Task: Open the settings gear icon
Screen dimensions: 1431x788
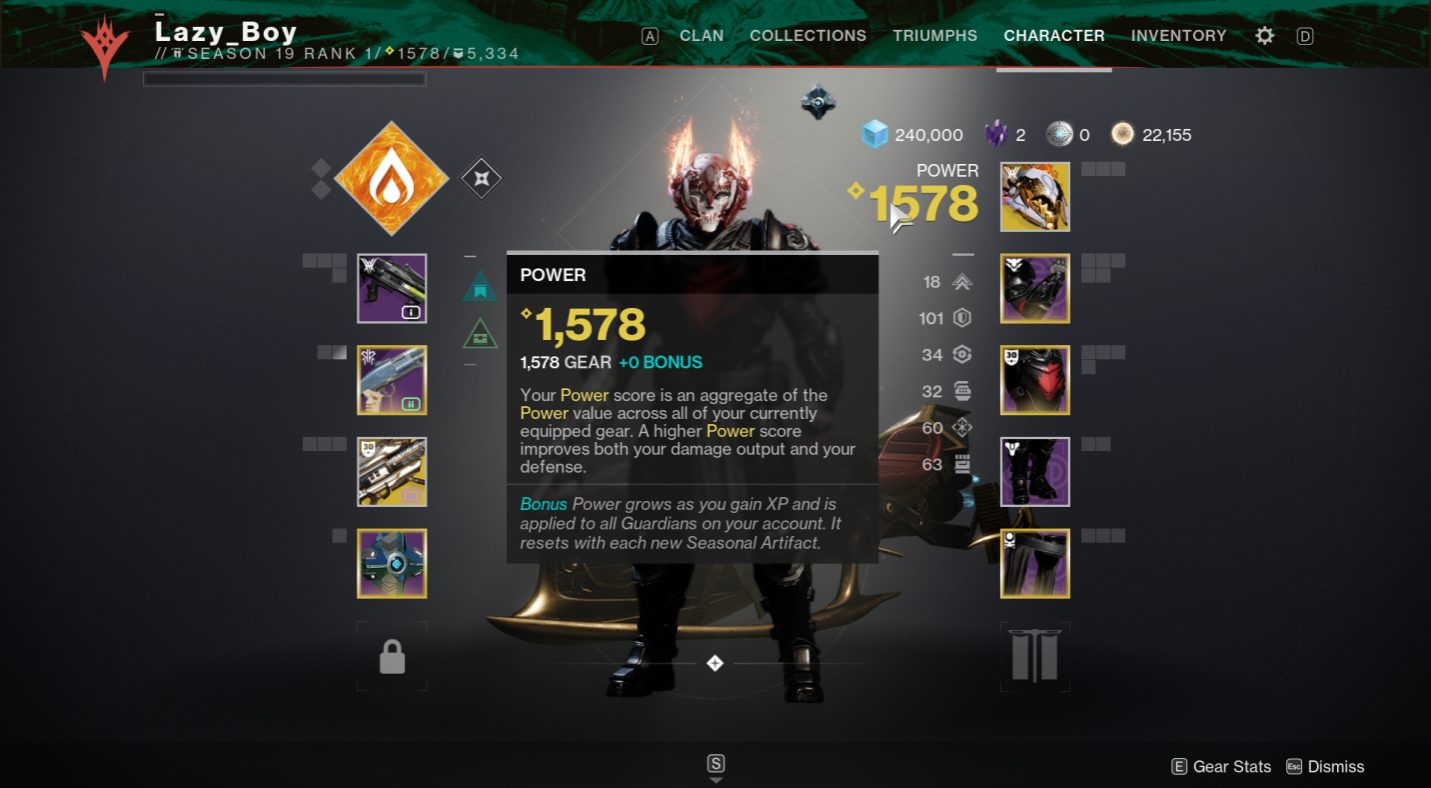Action: tap(1264, 35)
